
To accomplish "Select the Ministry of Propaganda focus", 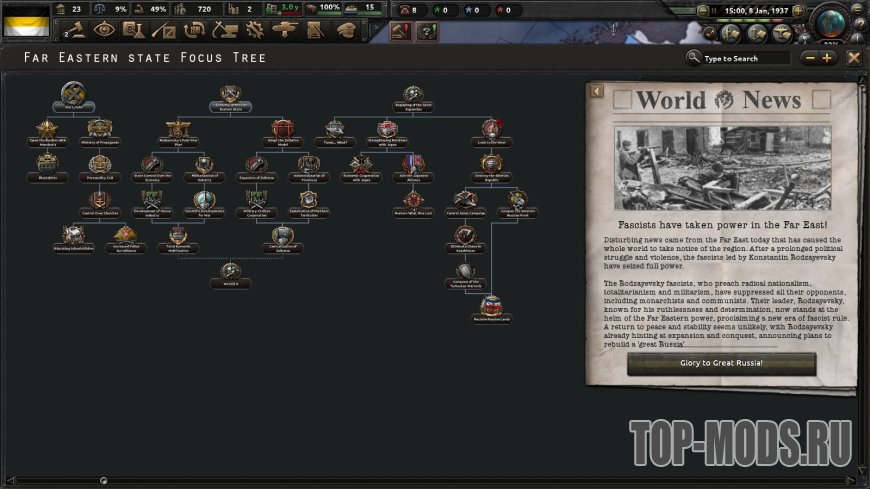I will pyautogui.click(x=99, y=130).
